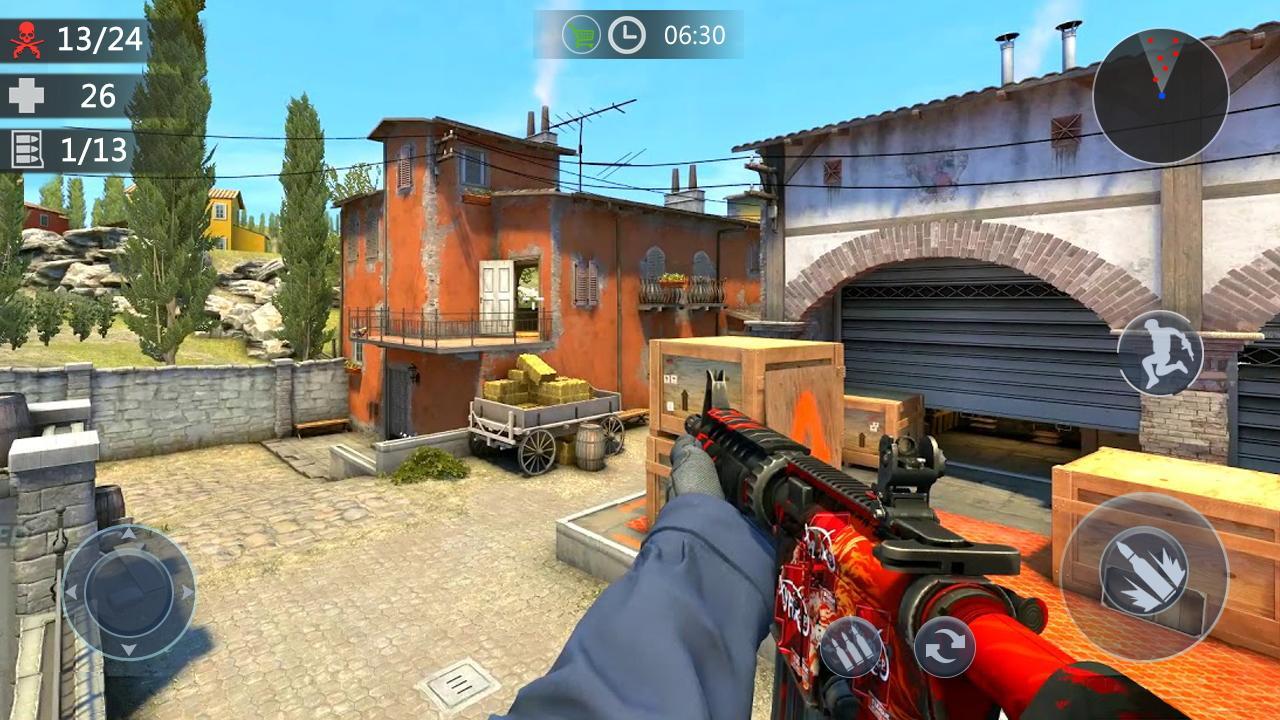Image resolution: width=1280 pixels, height=720 pixels.
Task: Touch the virtual movement joystick
Action: click(x=129, y=592)
